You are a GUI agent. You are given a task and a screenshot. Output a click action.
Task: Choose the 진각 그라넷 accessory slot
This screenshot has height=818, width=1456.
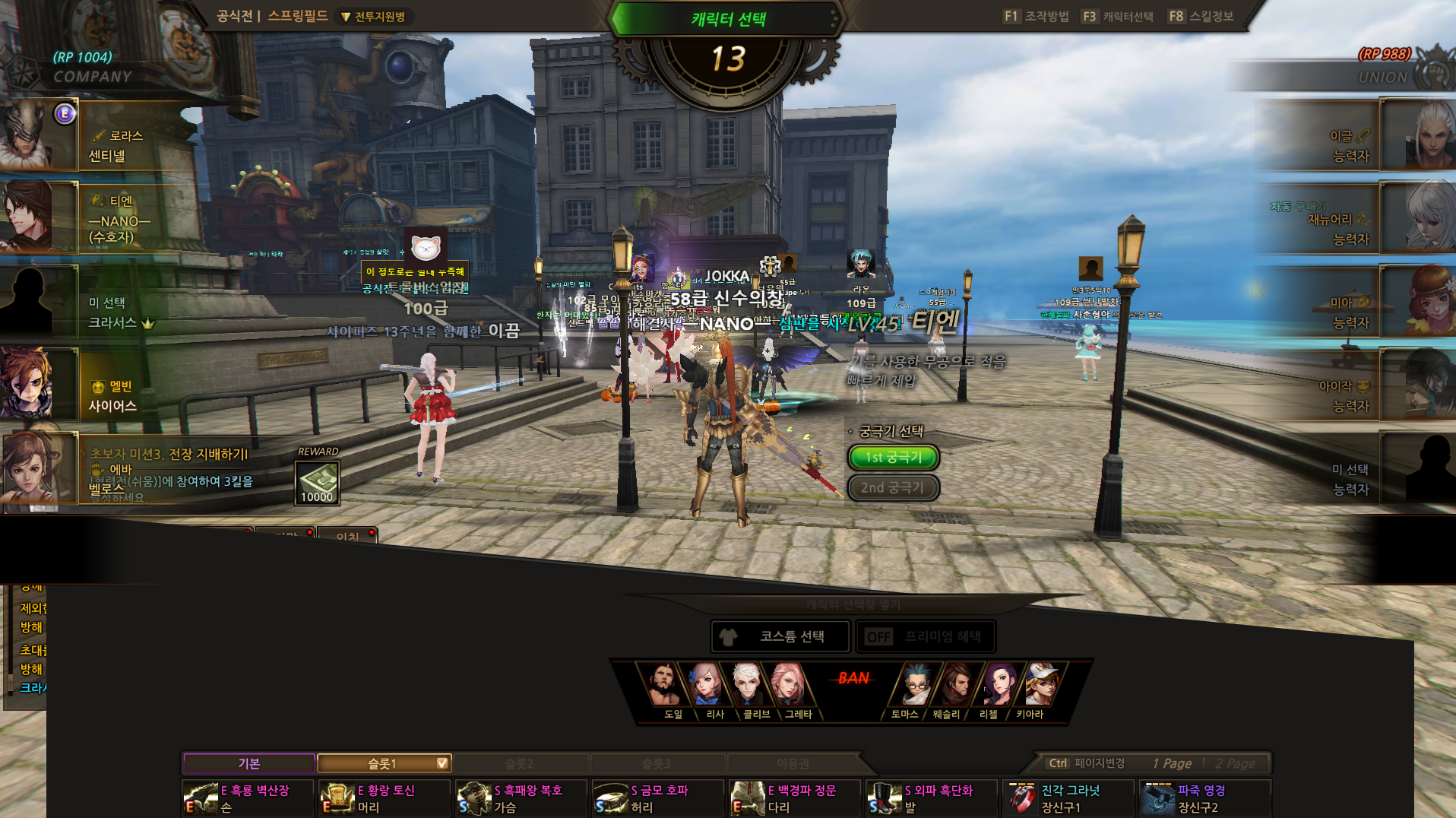click(1068, 798)
